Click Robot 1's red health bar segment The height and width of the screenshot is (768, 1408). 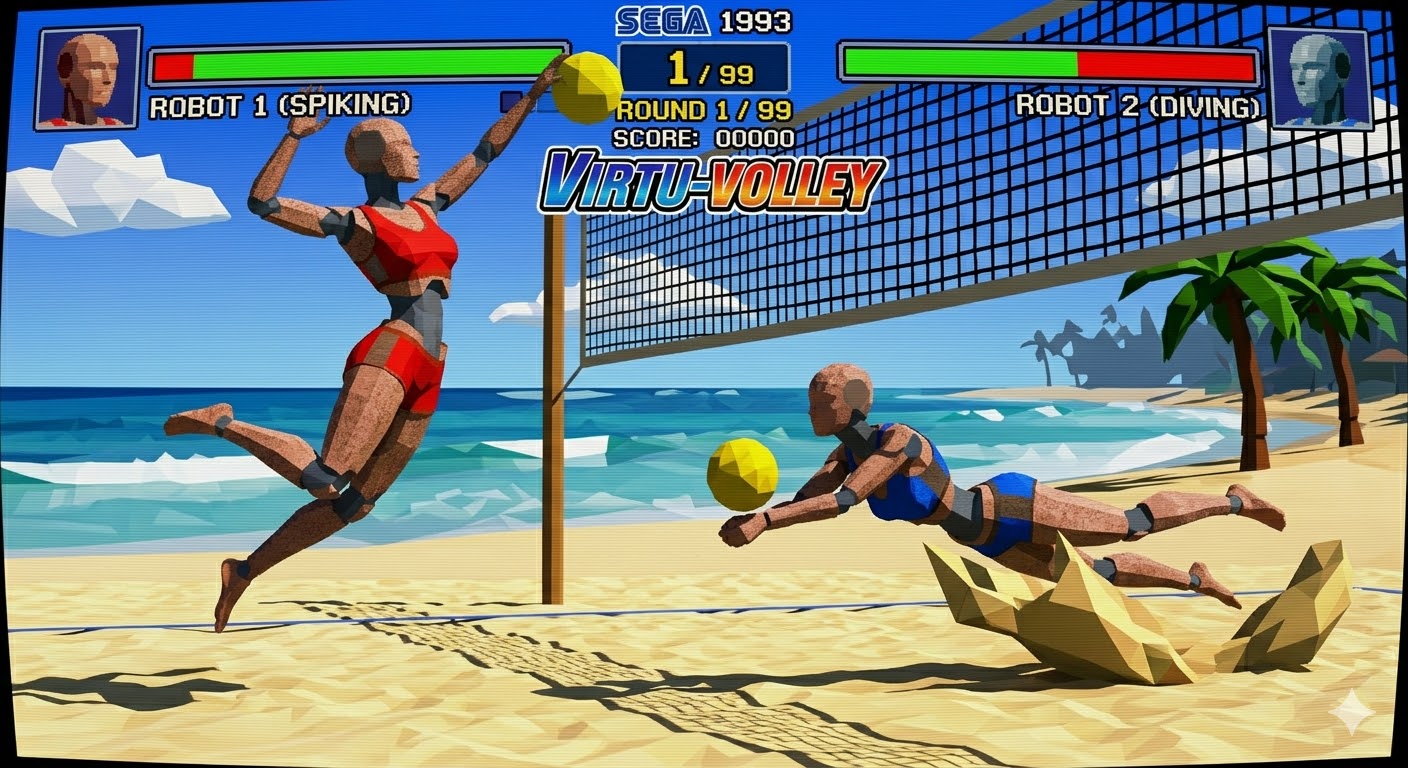(x=175, y=66)
